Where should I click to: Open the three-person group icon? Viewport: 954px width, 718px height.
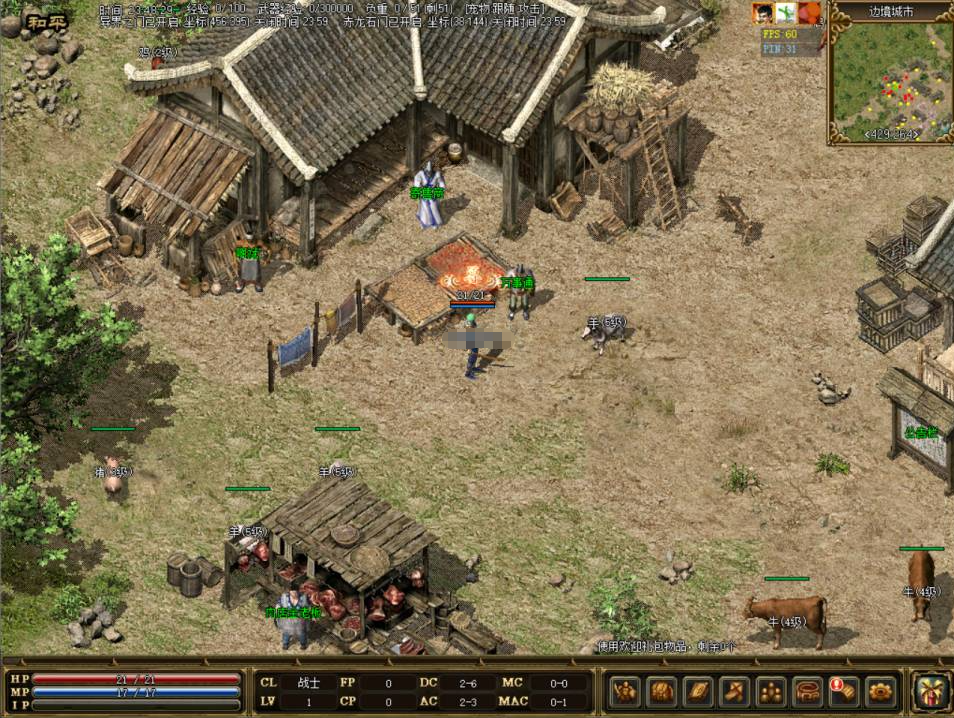click(x=771, y=691)
